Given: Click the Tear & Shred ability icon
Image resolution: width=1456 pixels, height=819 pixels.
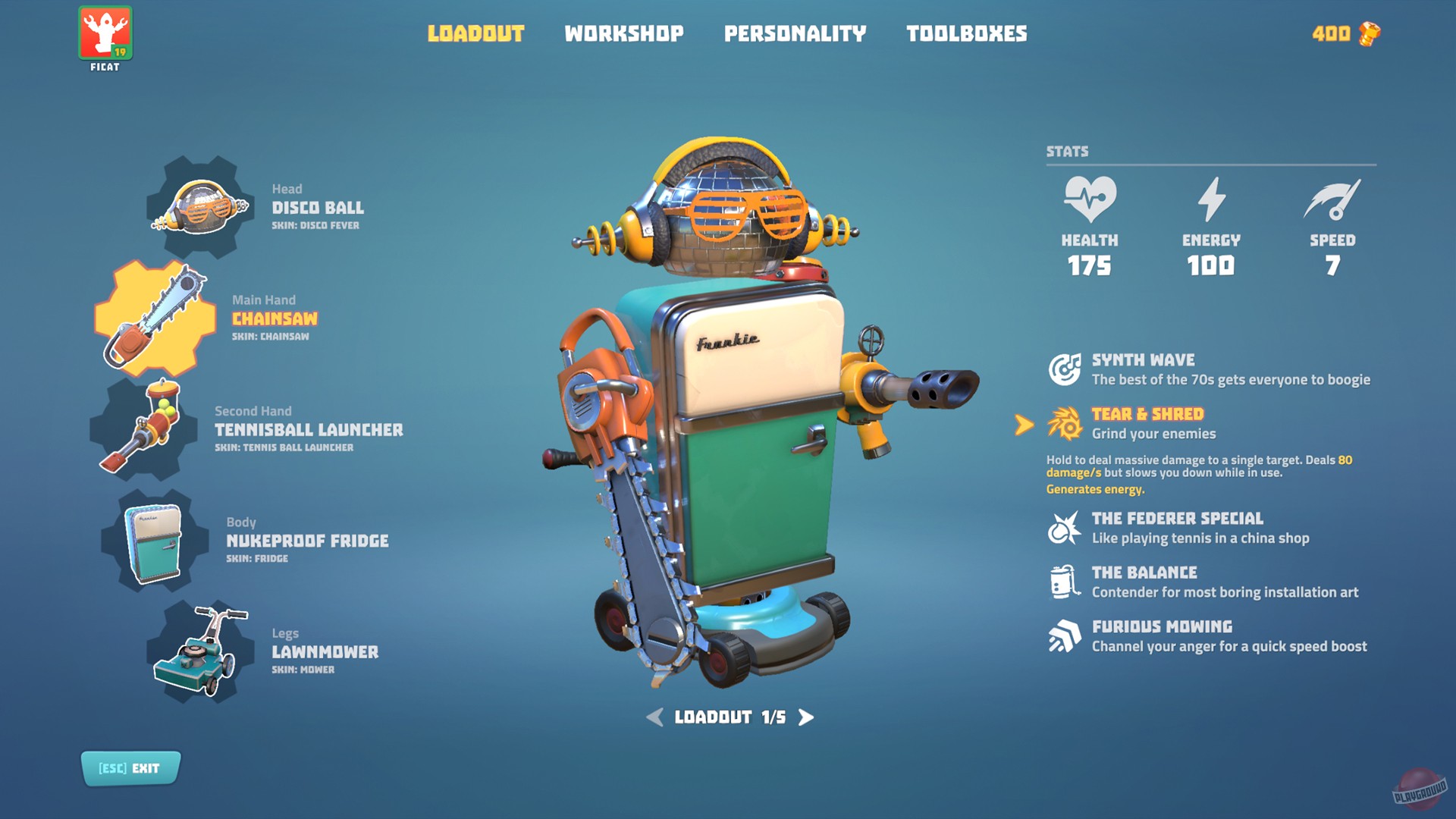Looking at the screenshot, I should (1064, 423).
